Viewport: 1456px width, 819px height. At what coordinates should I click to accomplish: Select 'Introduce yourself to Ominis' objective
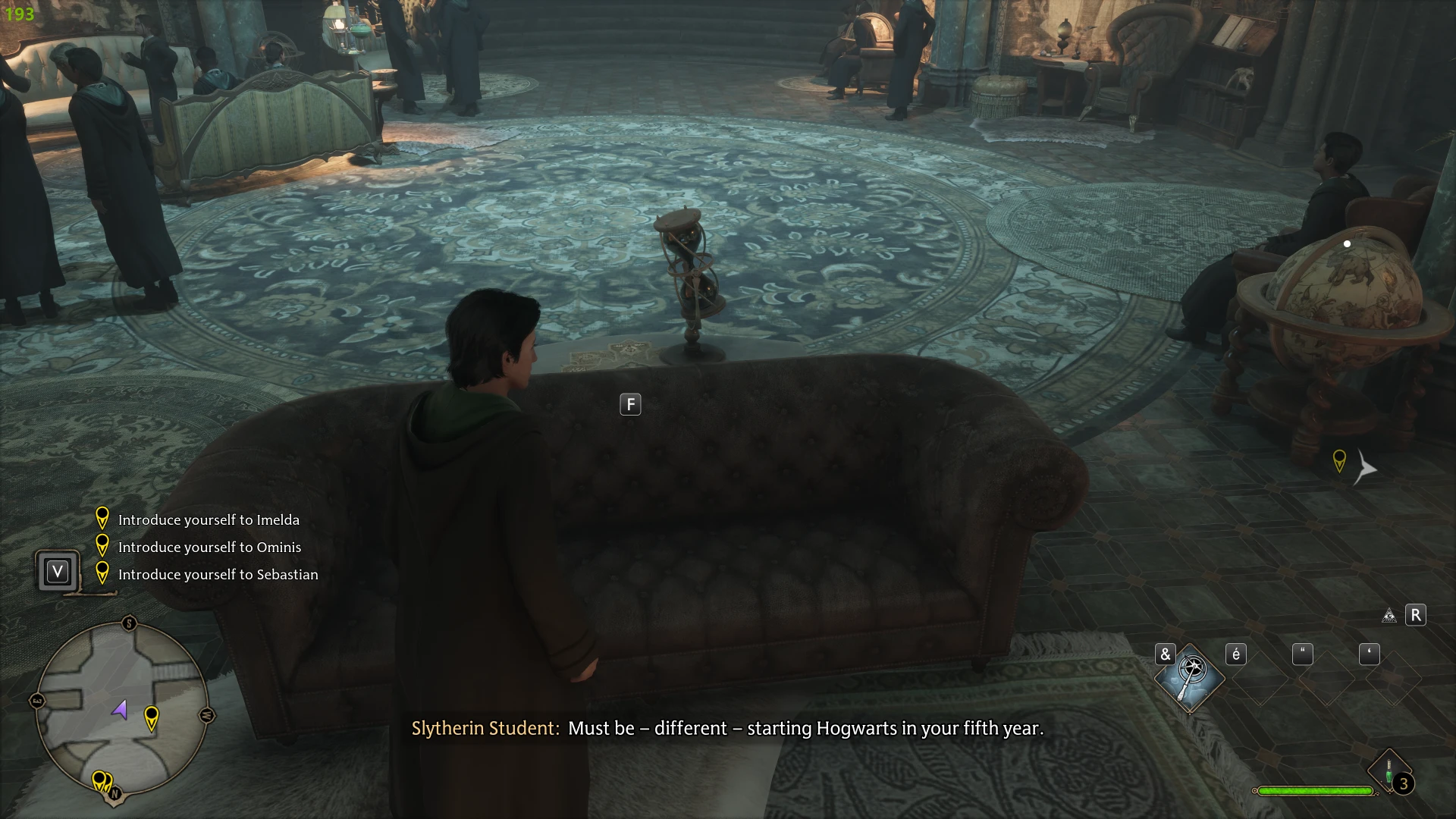click(209, 548)
